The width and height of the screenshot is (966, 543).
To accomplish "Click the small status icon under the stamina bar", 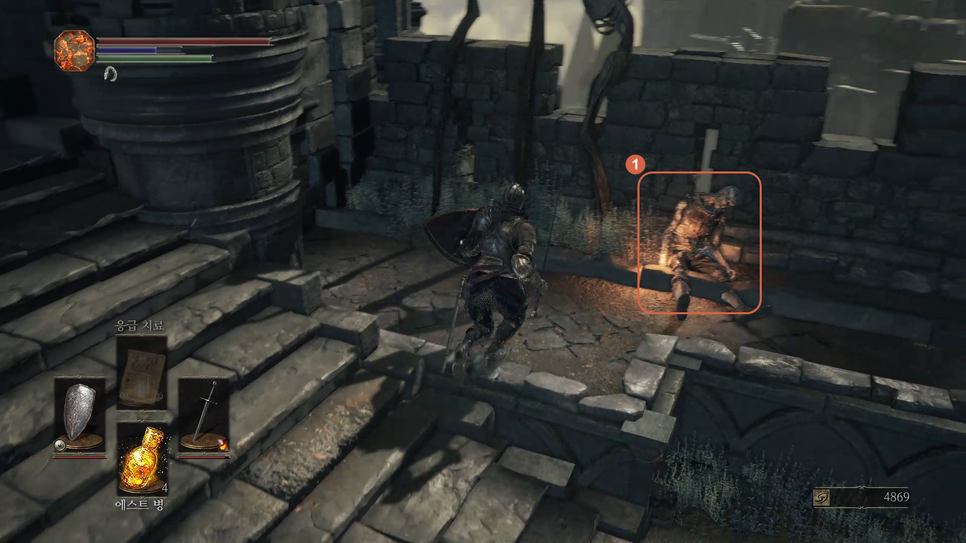I will coord(110,73).
